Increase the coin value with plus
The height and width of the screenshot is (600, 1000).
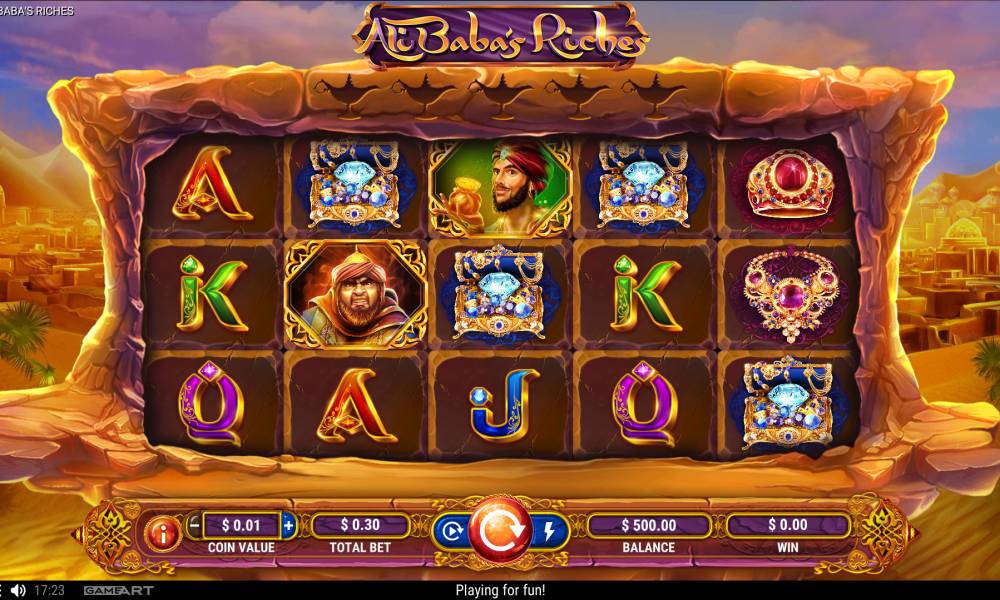tap(289, 524)
